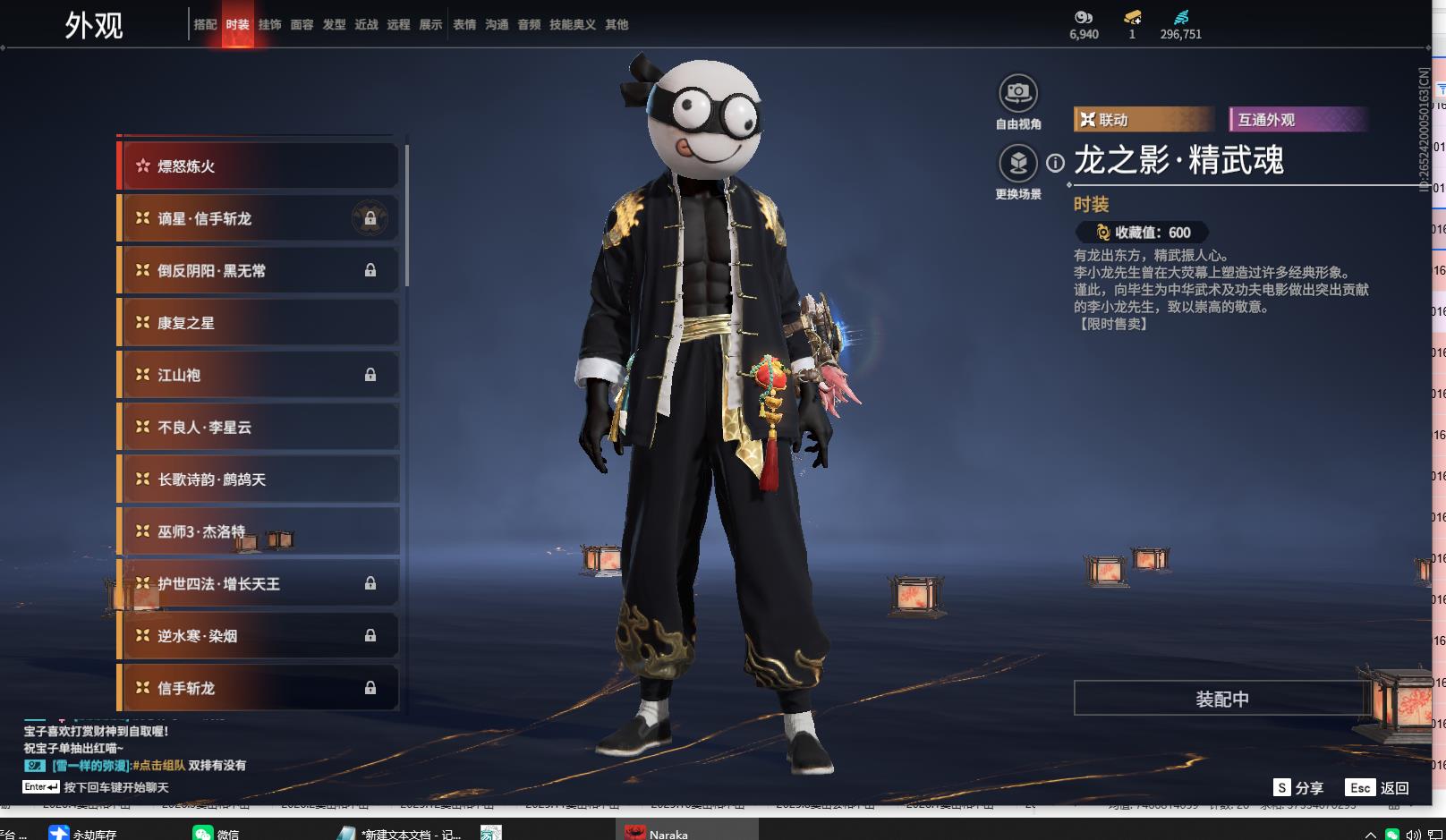Choose the 不良人·李星云 outfit
The height and width of the screenshot is (840, 1446).
pos(258,428)
